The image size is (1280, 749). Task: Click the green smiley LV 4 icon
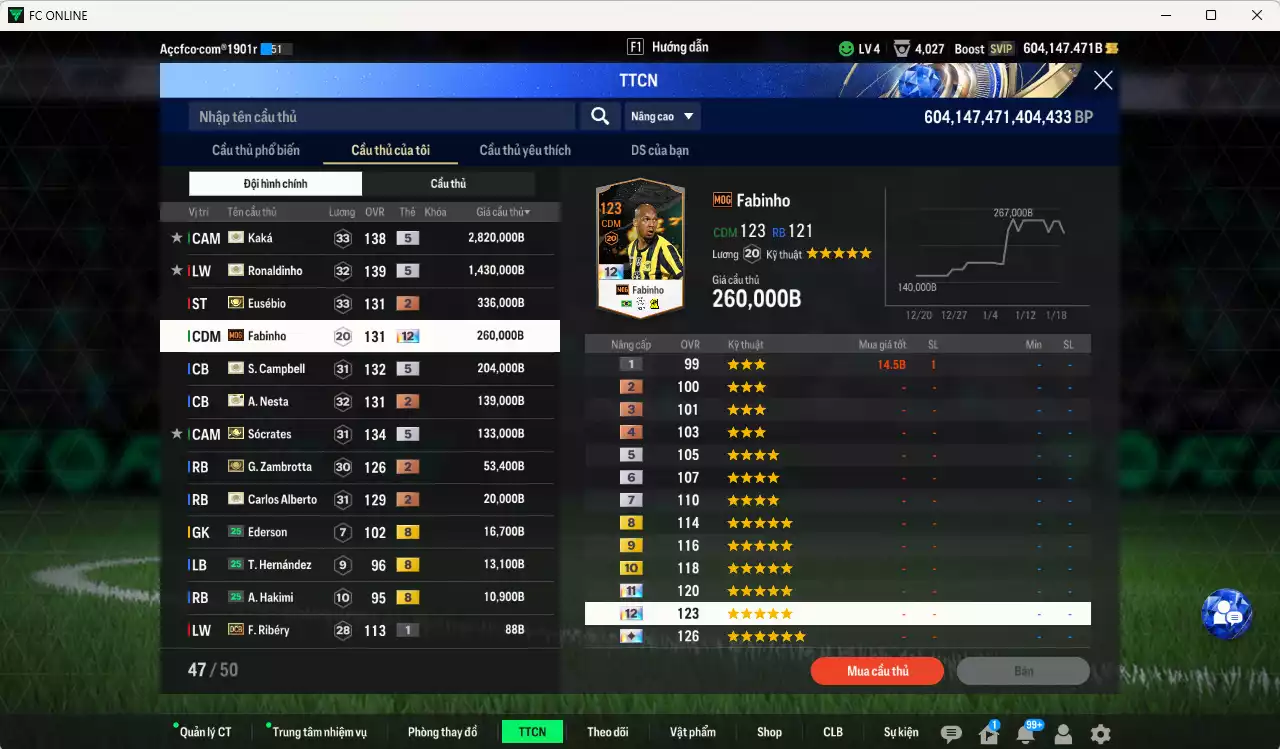[846, 47]
